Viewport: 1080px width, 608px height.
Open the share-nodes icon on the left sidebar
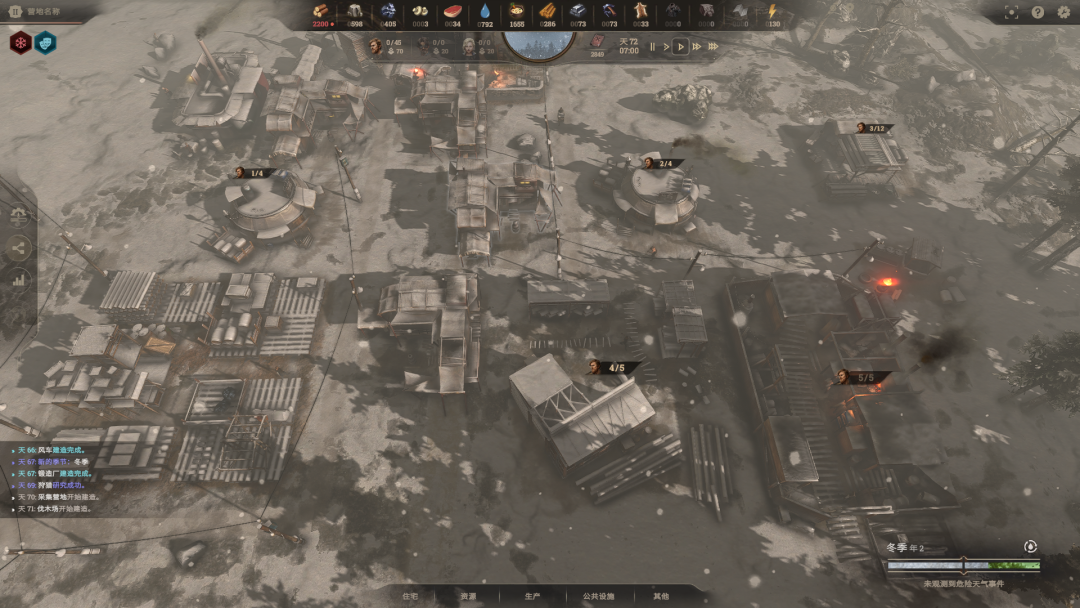click(19, 248)
